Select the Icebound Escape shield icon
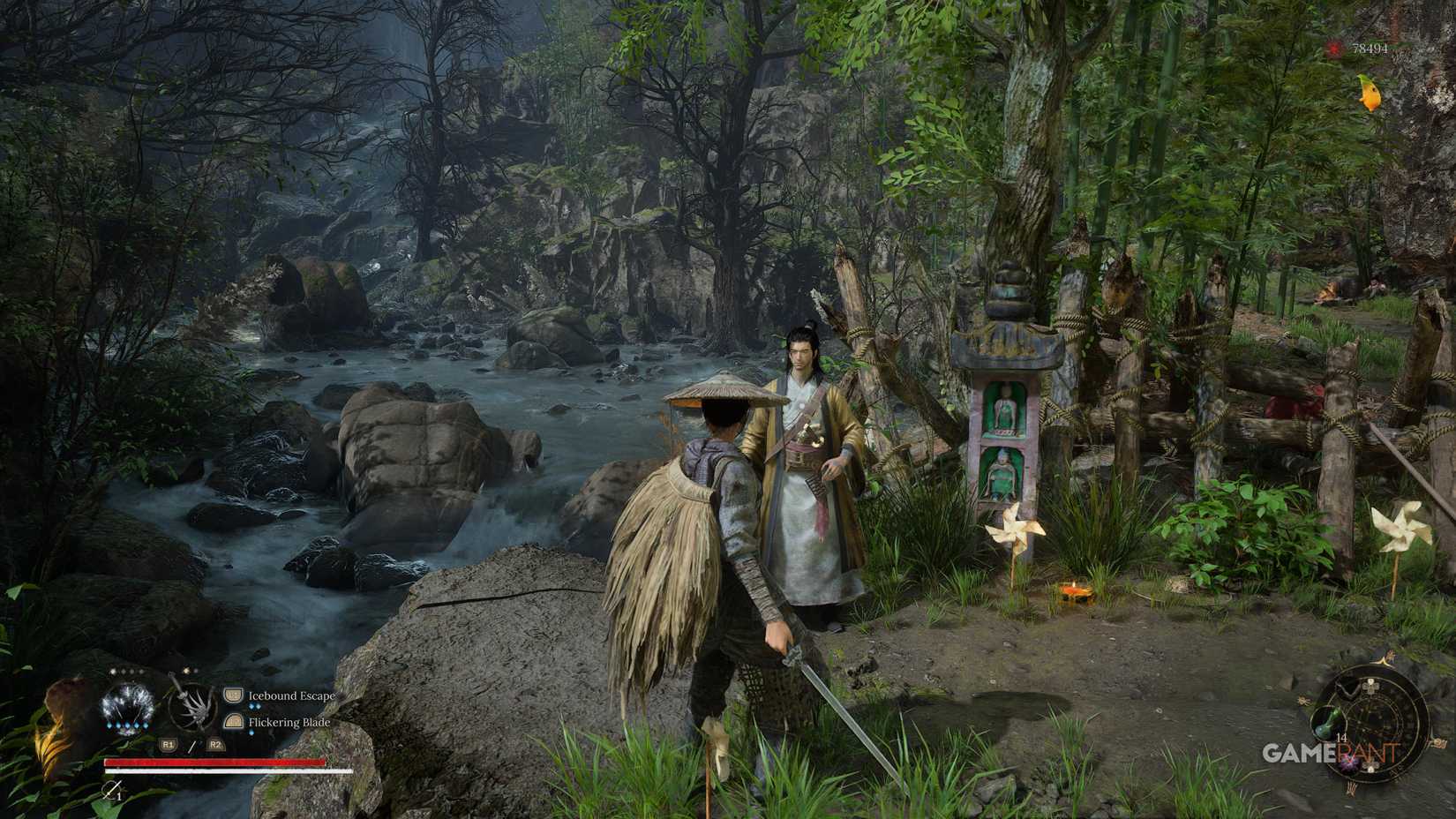This screenshot has height=819, width=1456. (x=233, y=695)
